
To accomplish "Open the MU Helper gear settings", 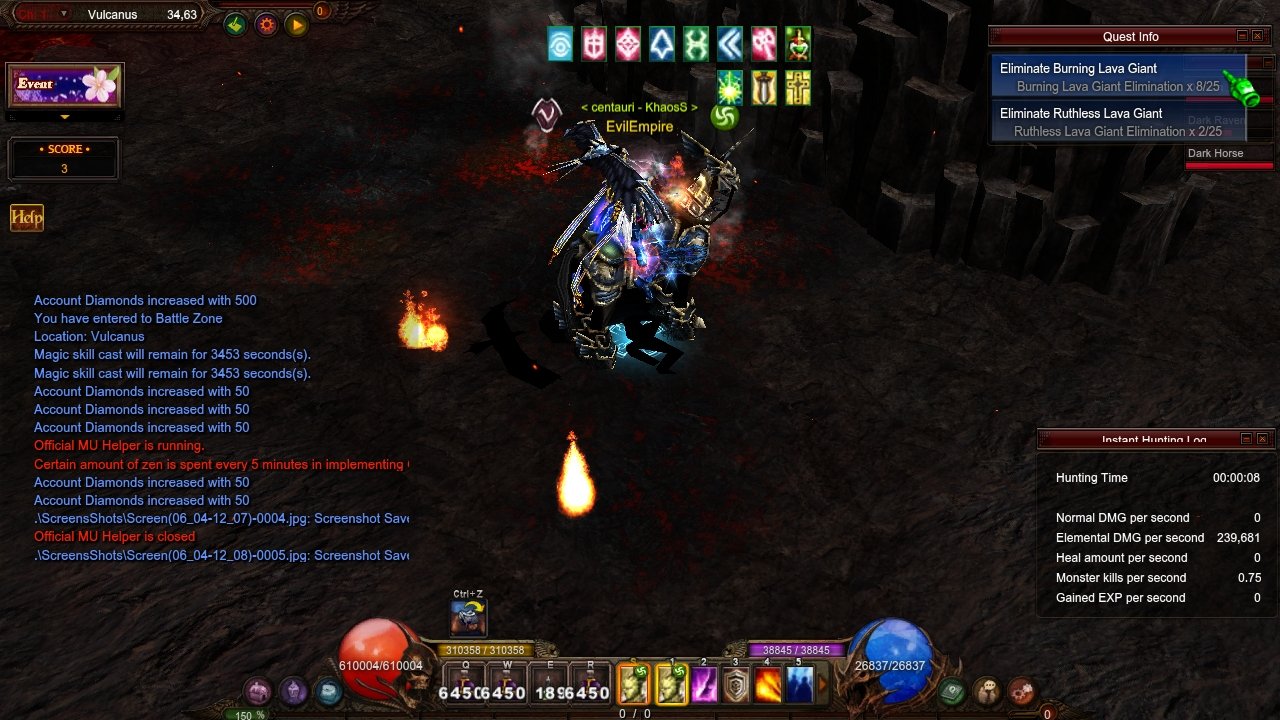I will click(x=266, y=25).
